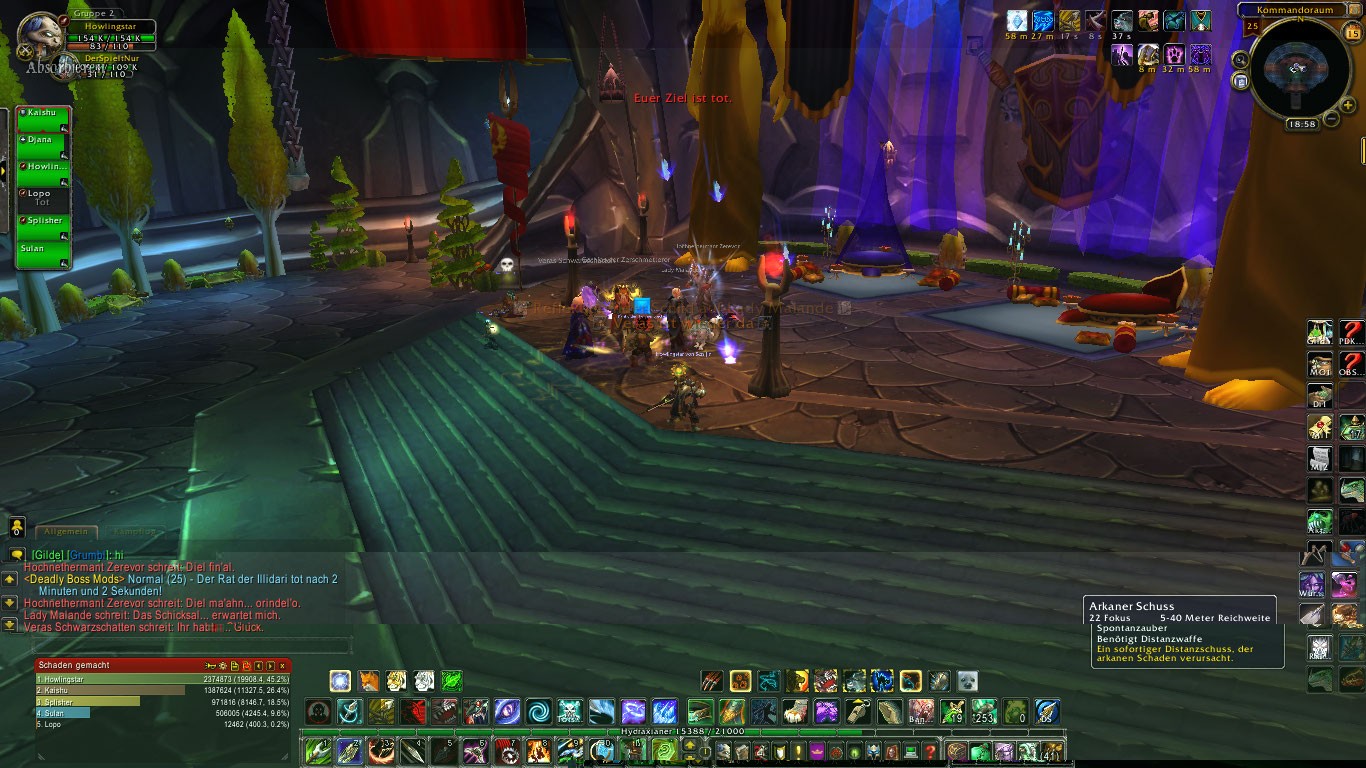This screenshot has width=1366, height=768.
Task: Click the Kommandoraum zone name header
Action: tap(1296, 9)
